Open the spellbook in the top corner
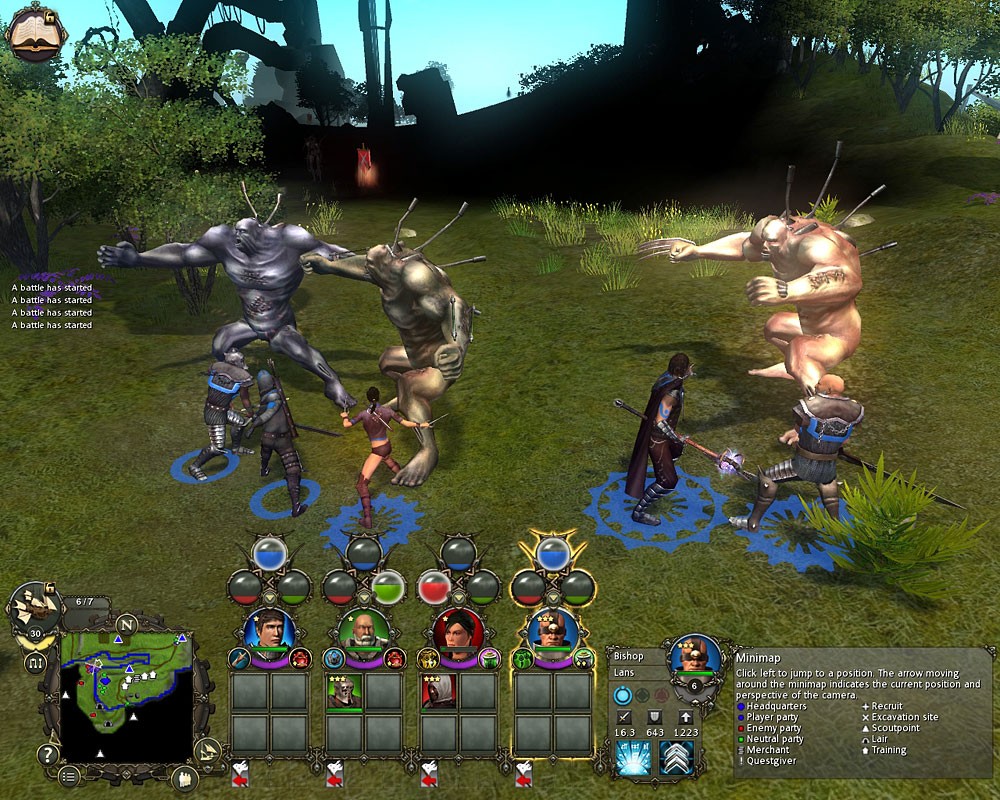Viewport: 1000px width, 800px height. pyautogui.click(x=36, y=34)
